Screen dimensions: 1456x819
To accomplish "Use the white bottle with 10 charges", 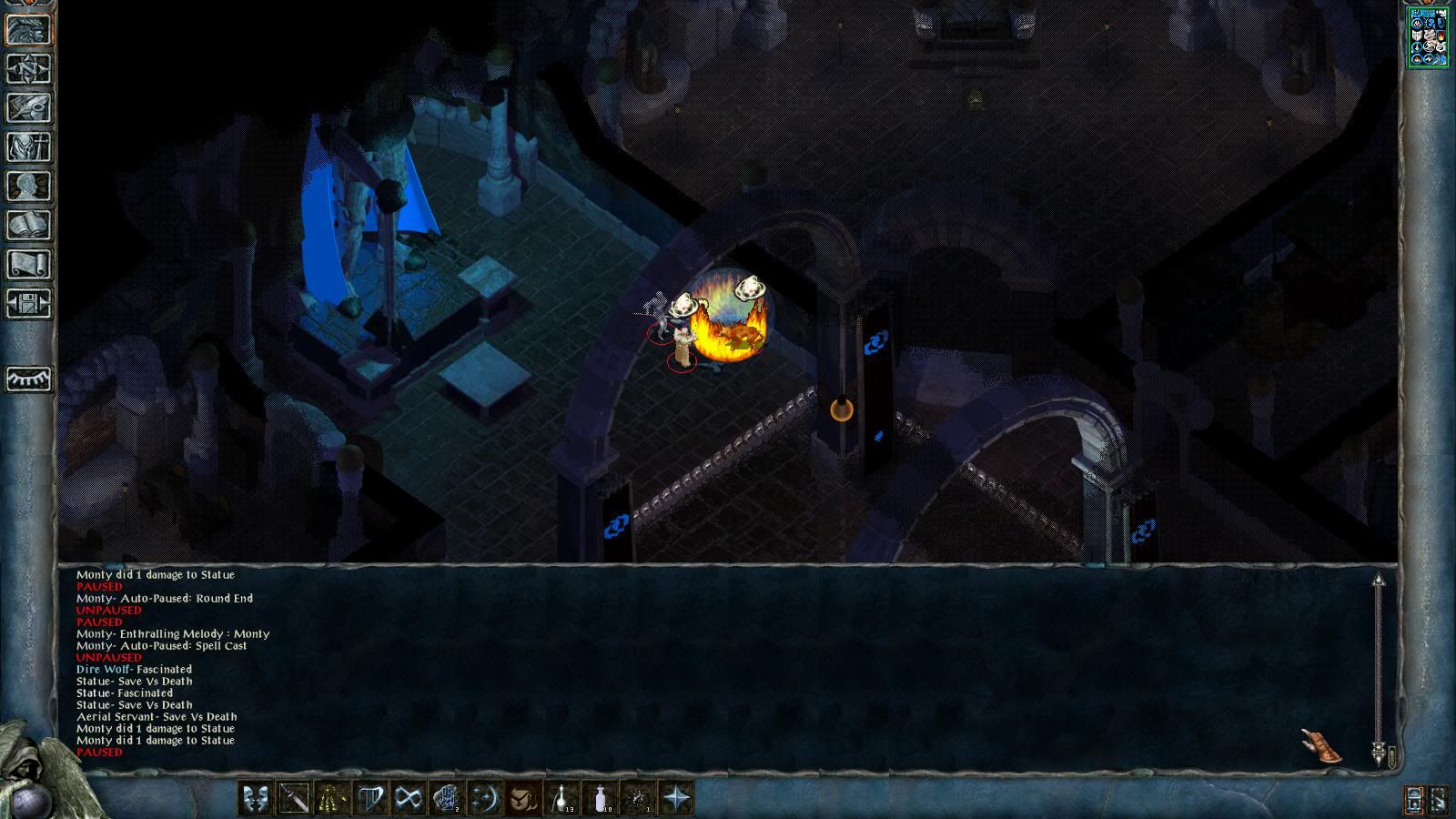I will click(600, 799).
